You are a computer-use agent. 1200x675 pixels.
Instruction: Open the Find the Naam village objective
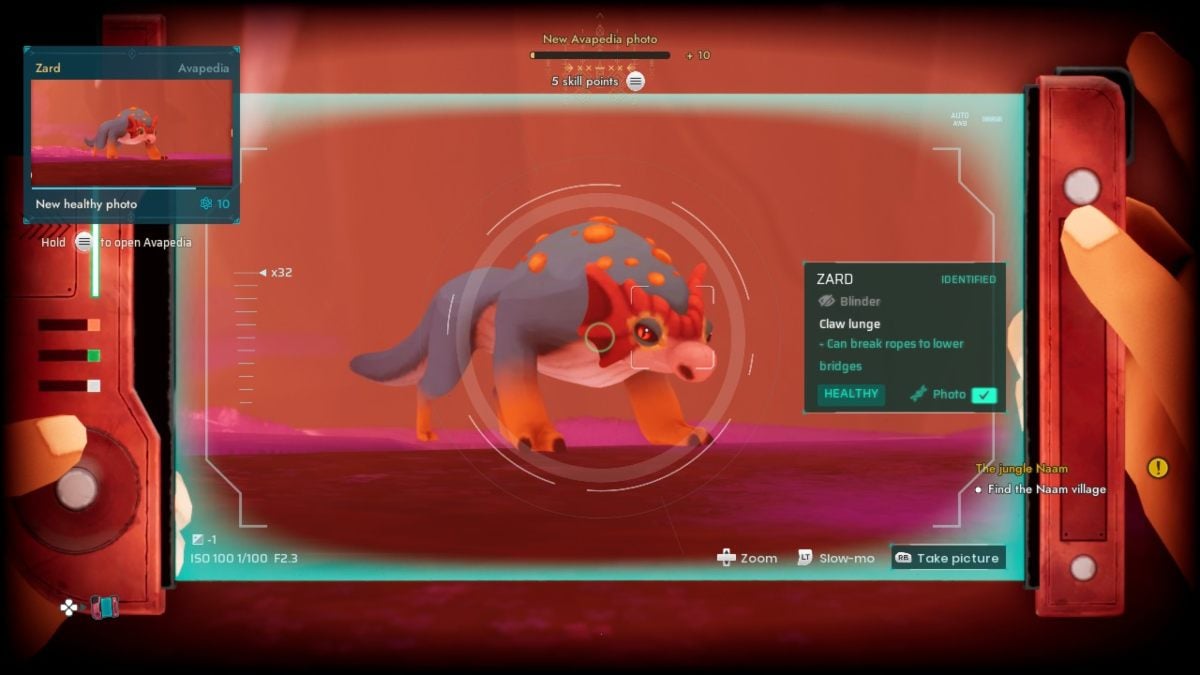pyautogui.click(x=1046, y=489)
